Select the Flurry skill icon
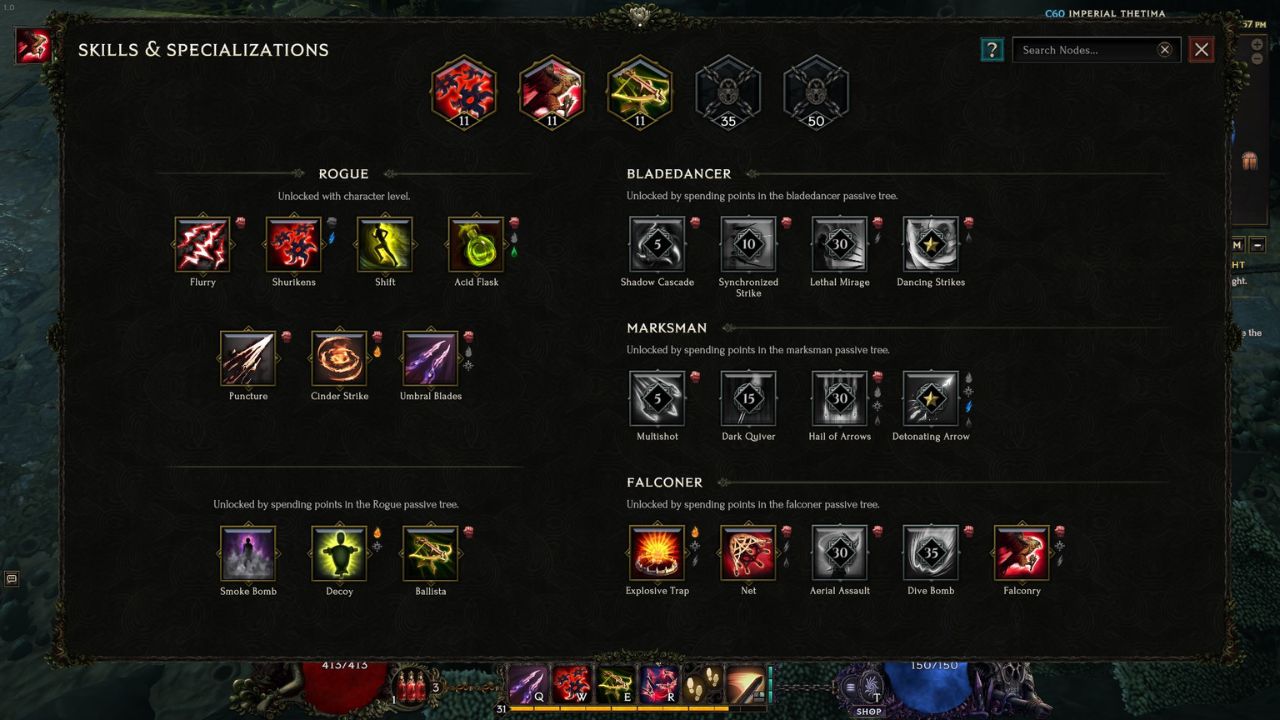The height and width of the screenshot is (720, 1280). pyautogui.click(x=203, y=243)
